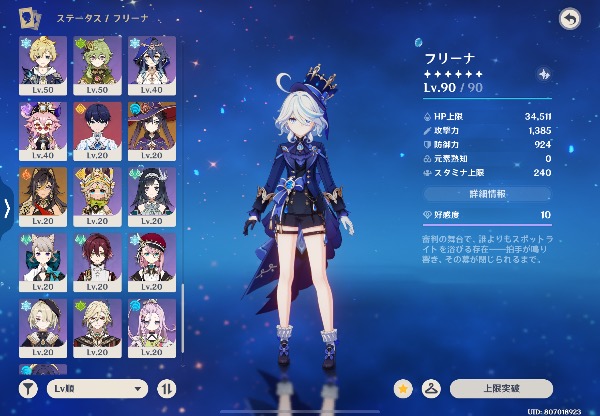Image resolution: width=600 pixels, height=416 pixels.
Task: Click the sparkle icon beside フリーナ's name
Action: coord(543,73)
